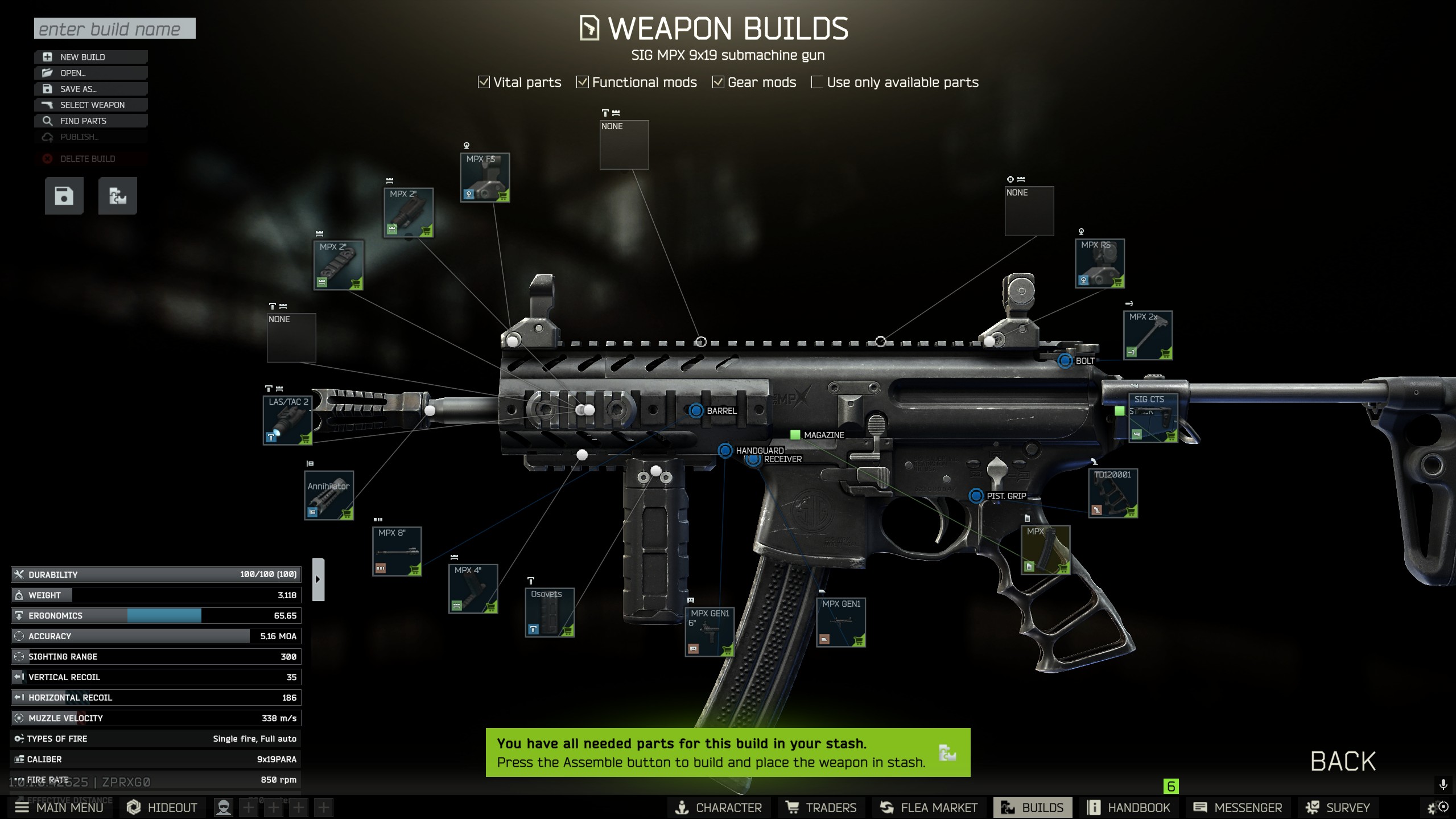
Task: Go back with the BACK button
Action: (x=1343, y=762)
